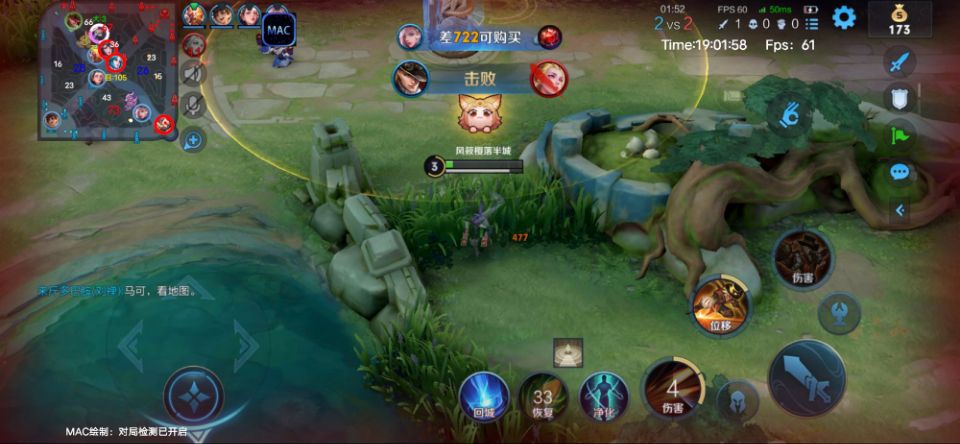The image size is (960, 444).
Task: Send the attack signal with the sword icon
Action: tap(899, 62)
